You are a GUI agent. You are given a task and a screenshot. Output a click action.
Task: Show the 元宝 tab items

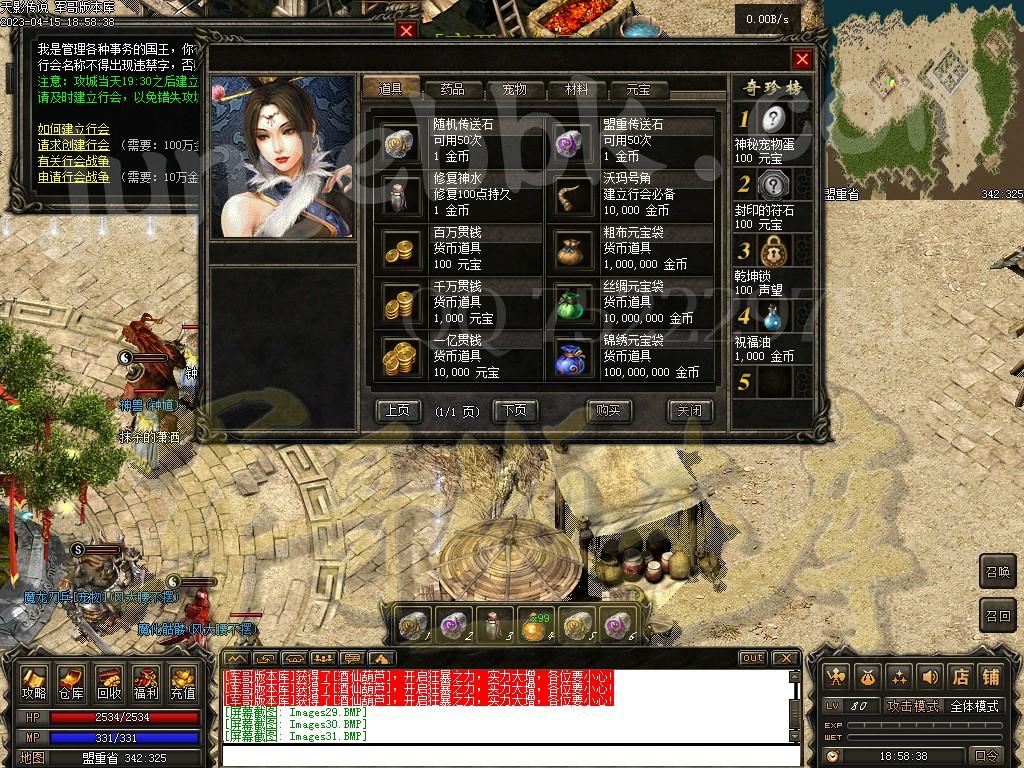pyautogui.click(x=638, y=89)
